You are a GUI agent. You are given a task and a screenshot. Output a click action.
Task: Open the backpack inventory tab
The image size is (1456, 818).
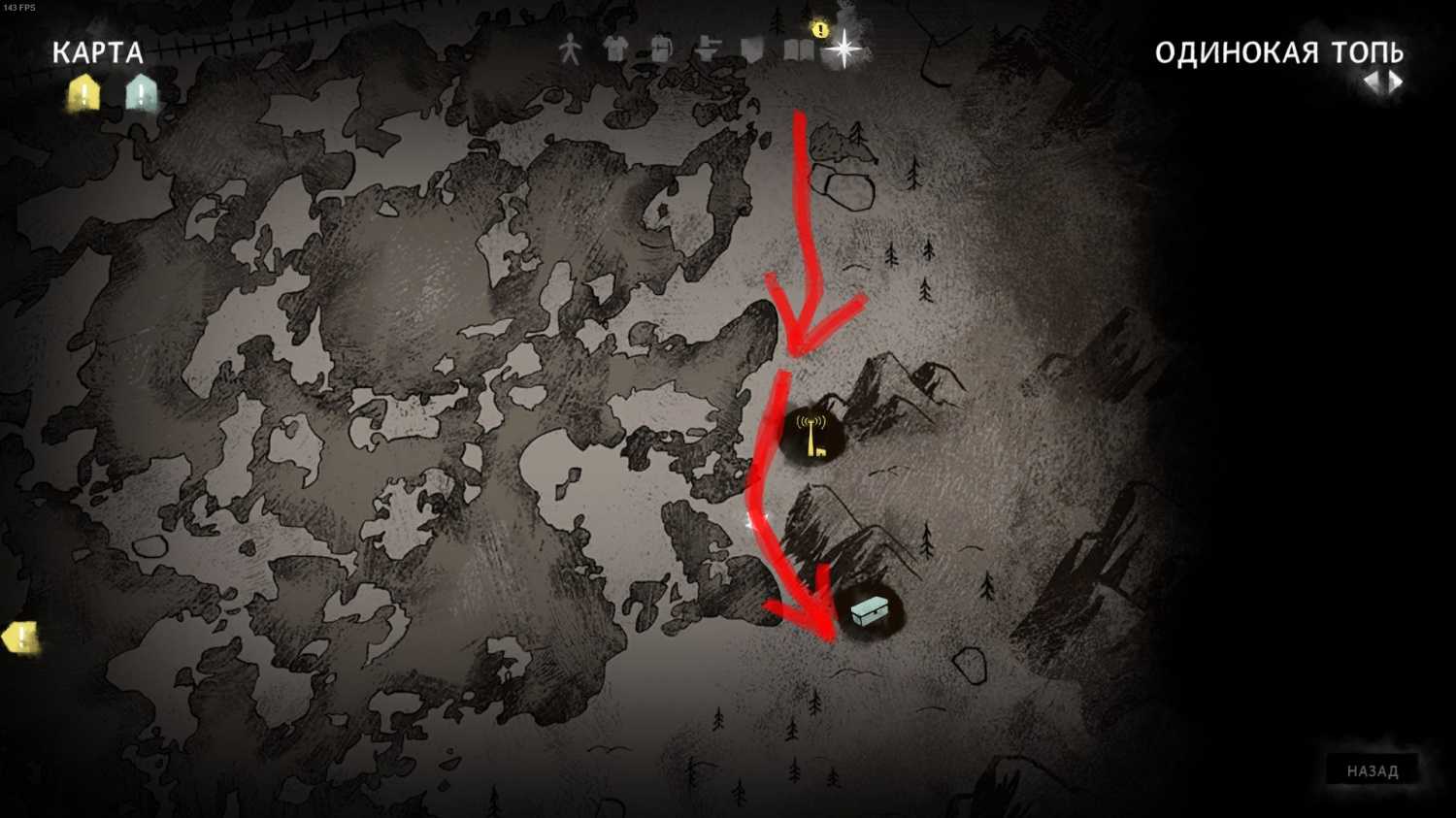[x=661, y=49]
